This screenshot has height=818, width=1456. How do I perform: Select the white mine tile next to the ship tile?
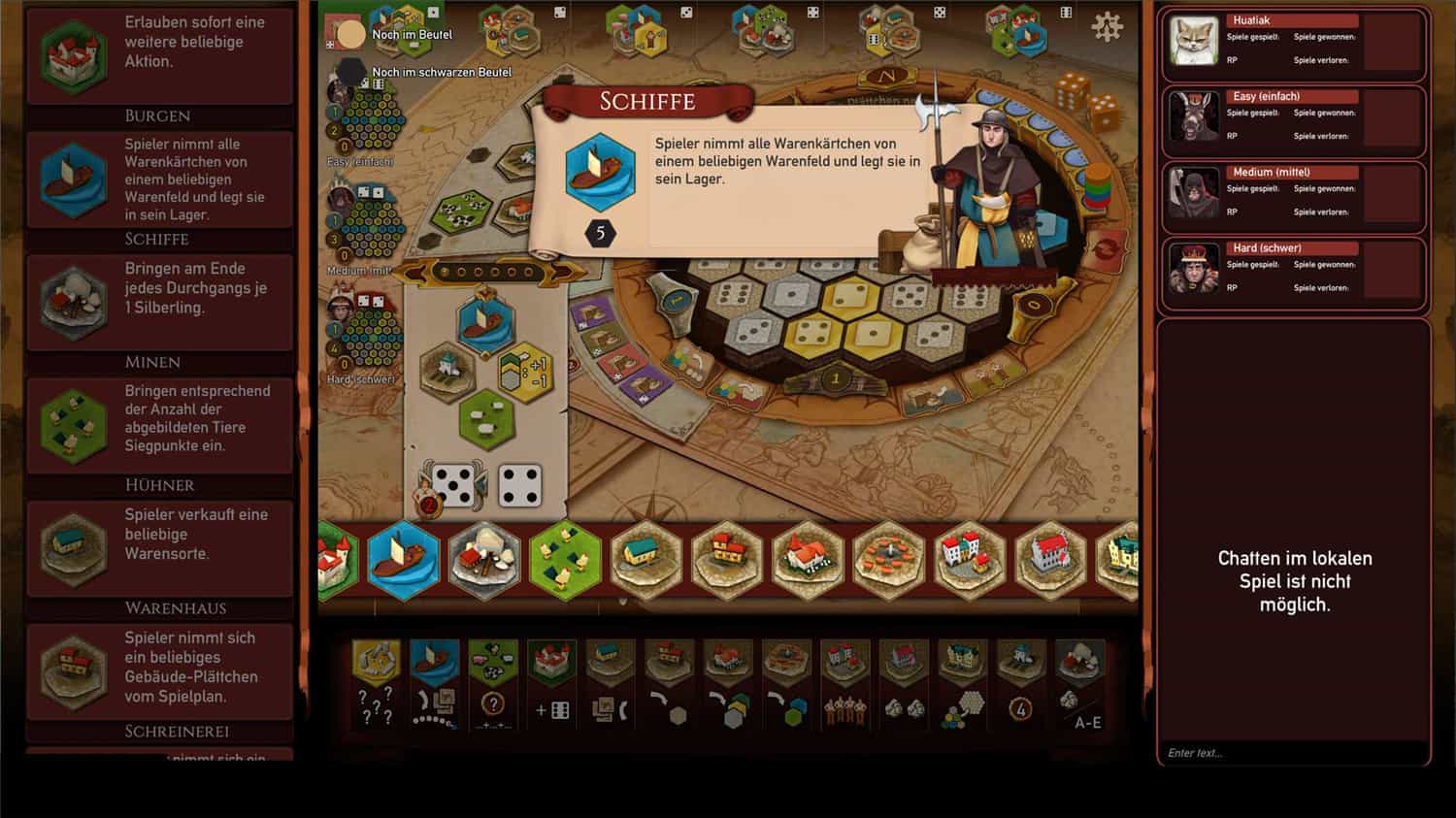click(484, 560)
